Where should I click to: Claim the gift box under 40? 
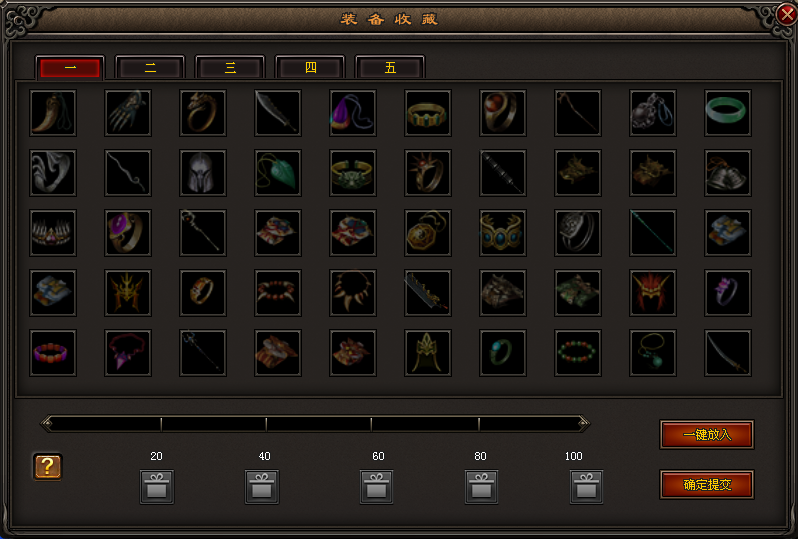[x=262, y=487]
